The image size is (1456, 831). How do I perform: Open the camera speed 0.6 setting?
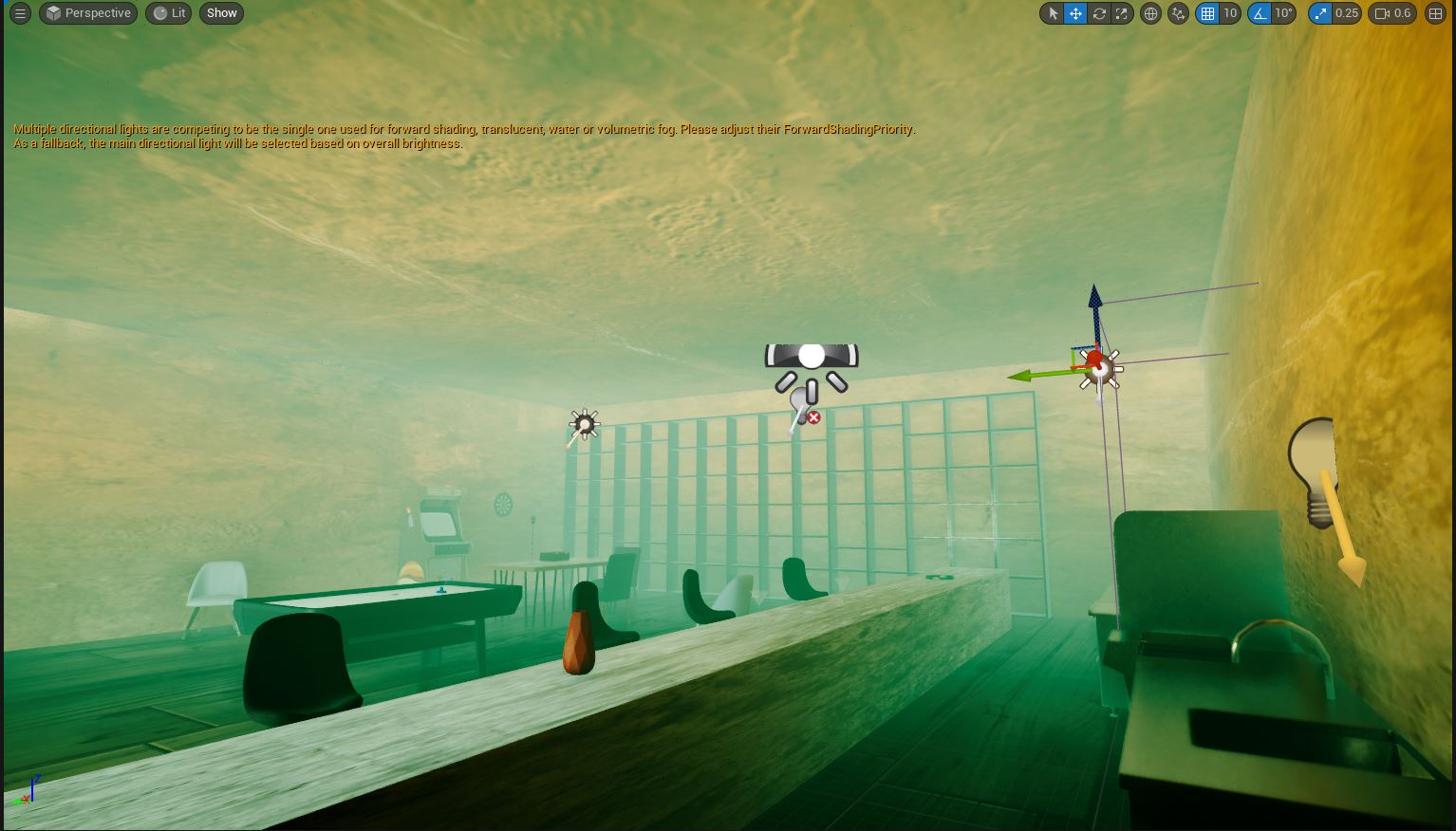pos(1392,13)
